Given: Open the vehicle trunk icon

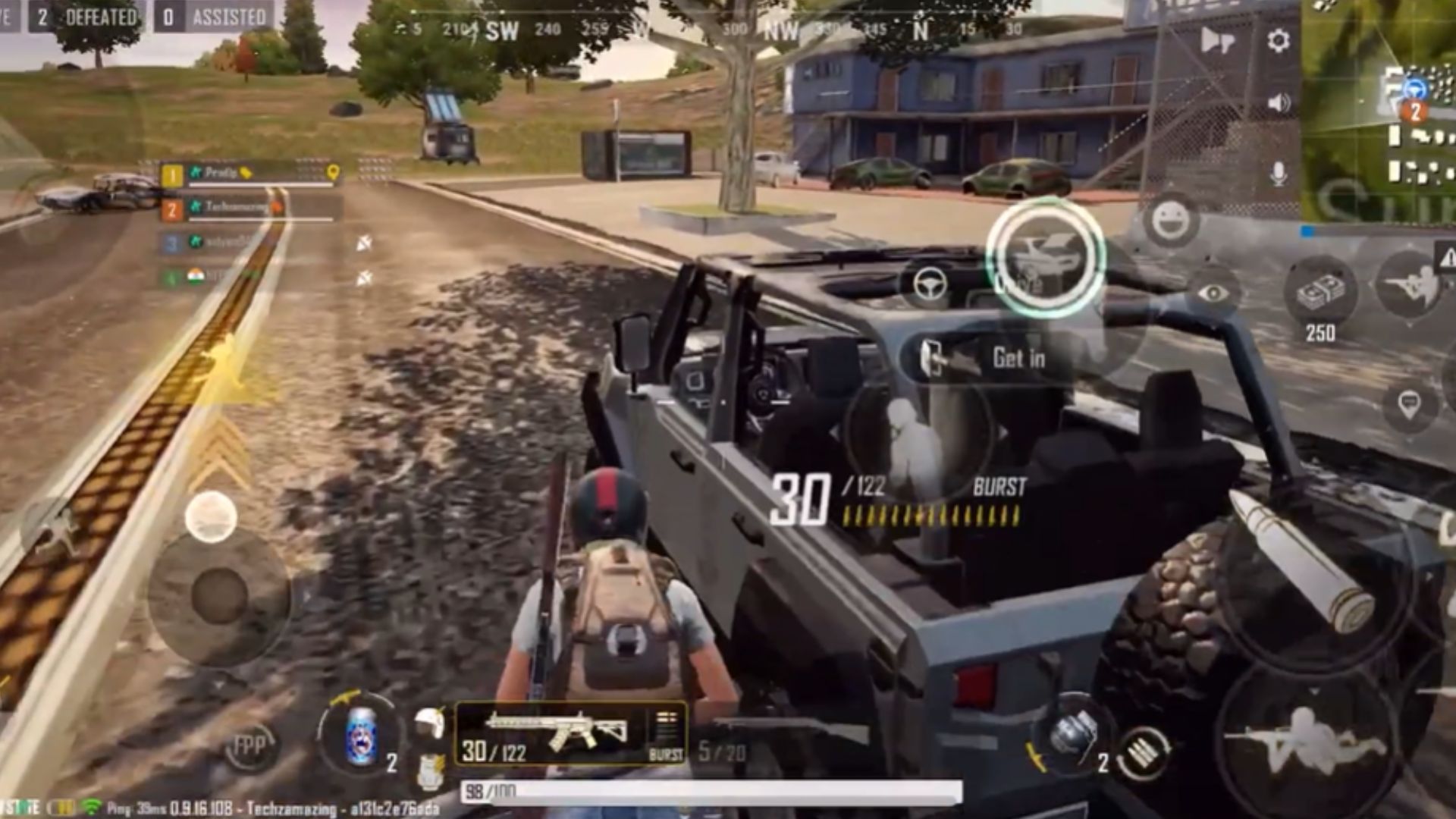Looking at the screenshot, I should [x=1046, y=257].
